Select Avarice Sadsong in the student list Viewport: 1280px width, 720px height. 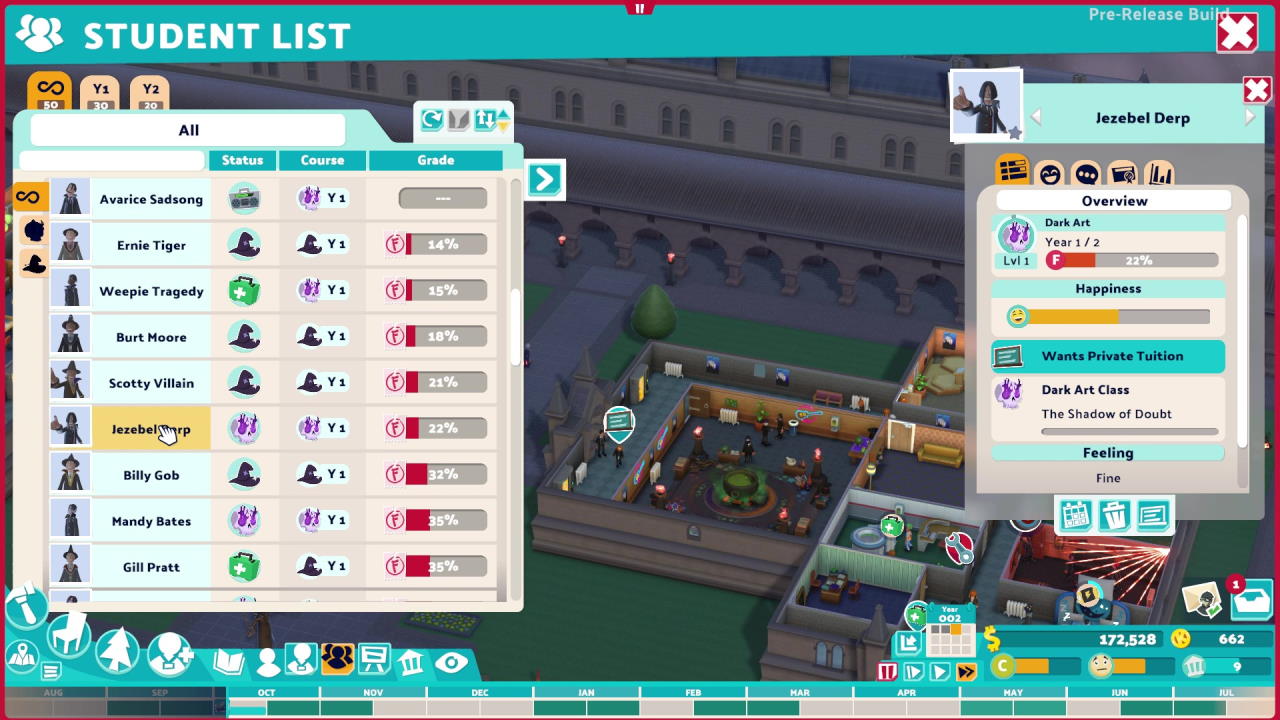151,199
